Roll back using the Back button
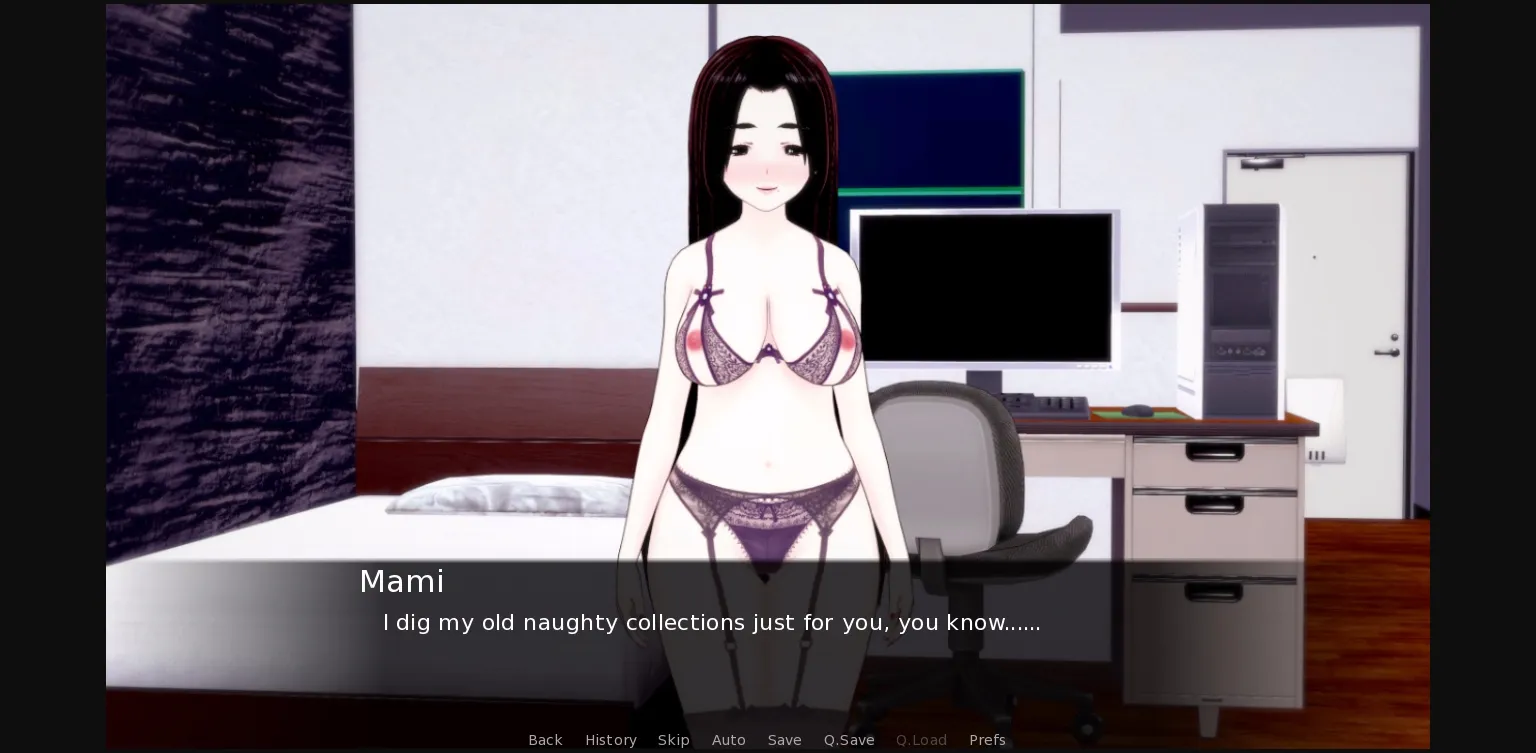This screenshot has width=1536, height=753. coord(545,740)
